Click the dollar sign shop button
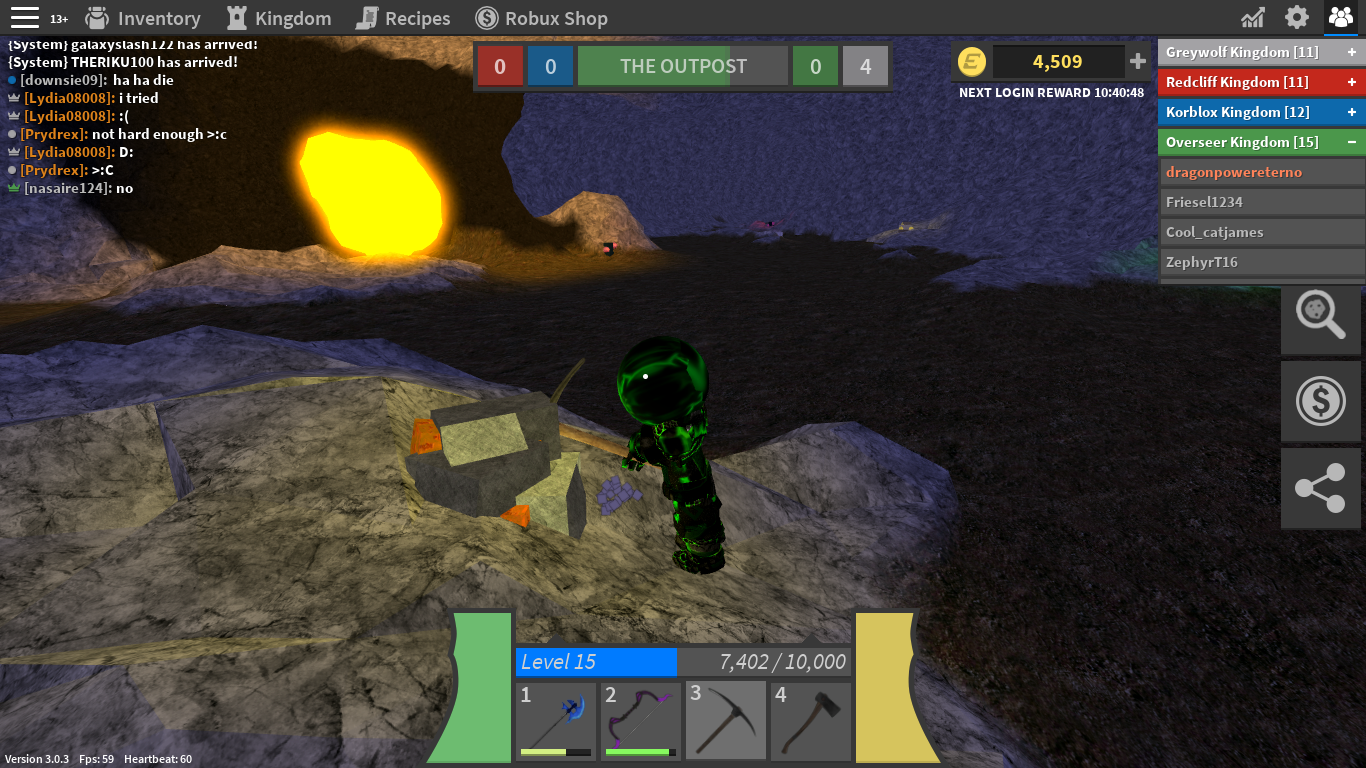1366x768 pixels. pyautogui.click(x=1321, y=402)
